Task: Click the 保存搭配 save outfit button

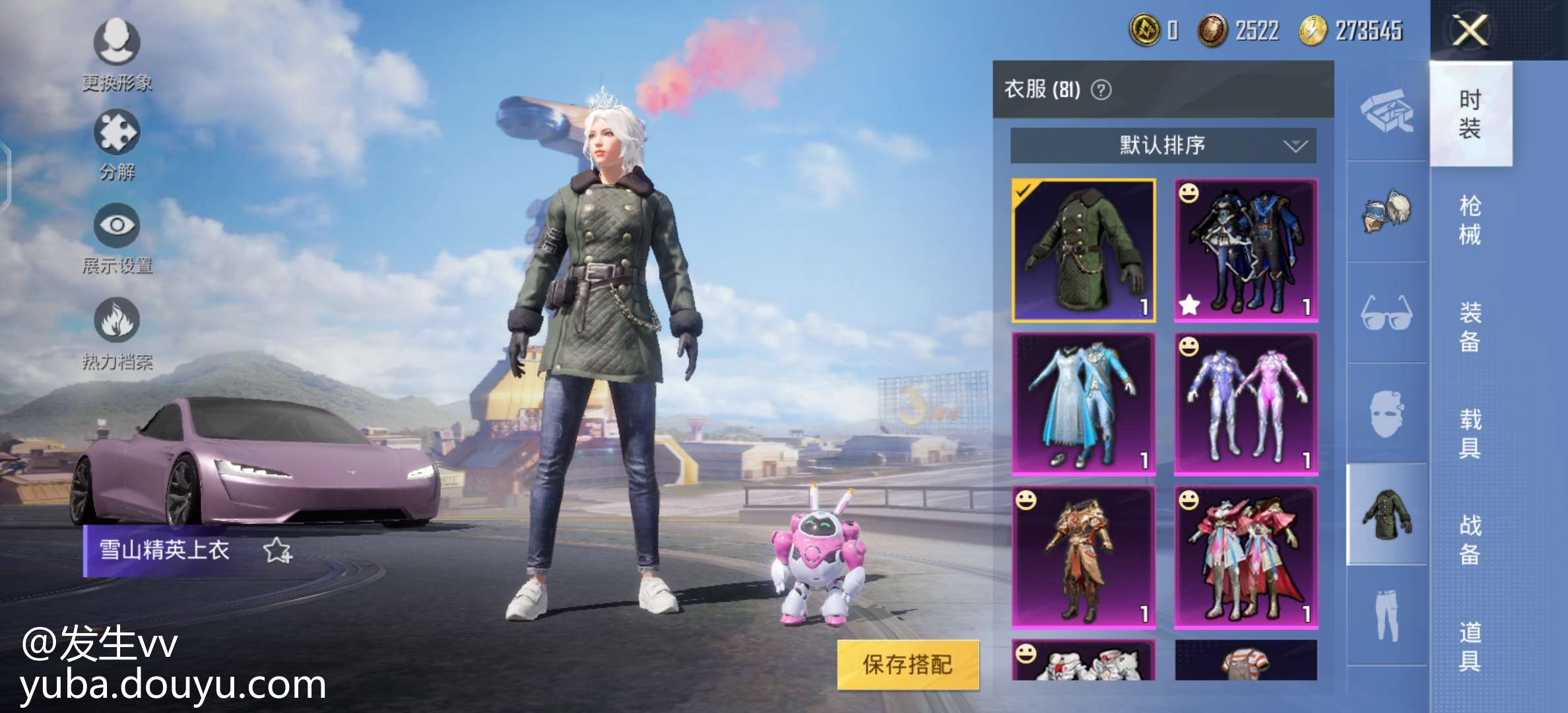Action: (x=907, y=664)
